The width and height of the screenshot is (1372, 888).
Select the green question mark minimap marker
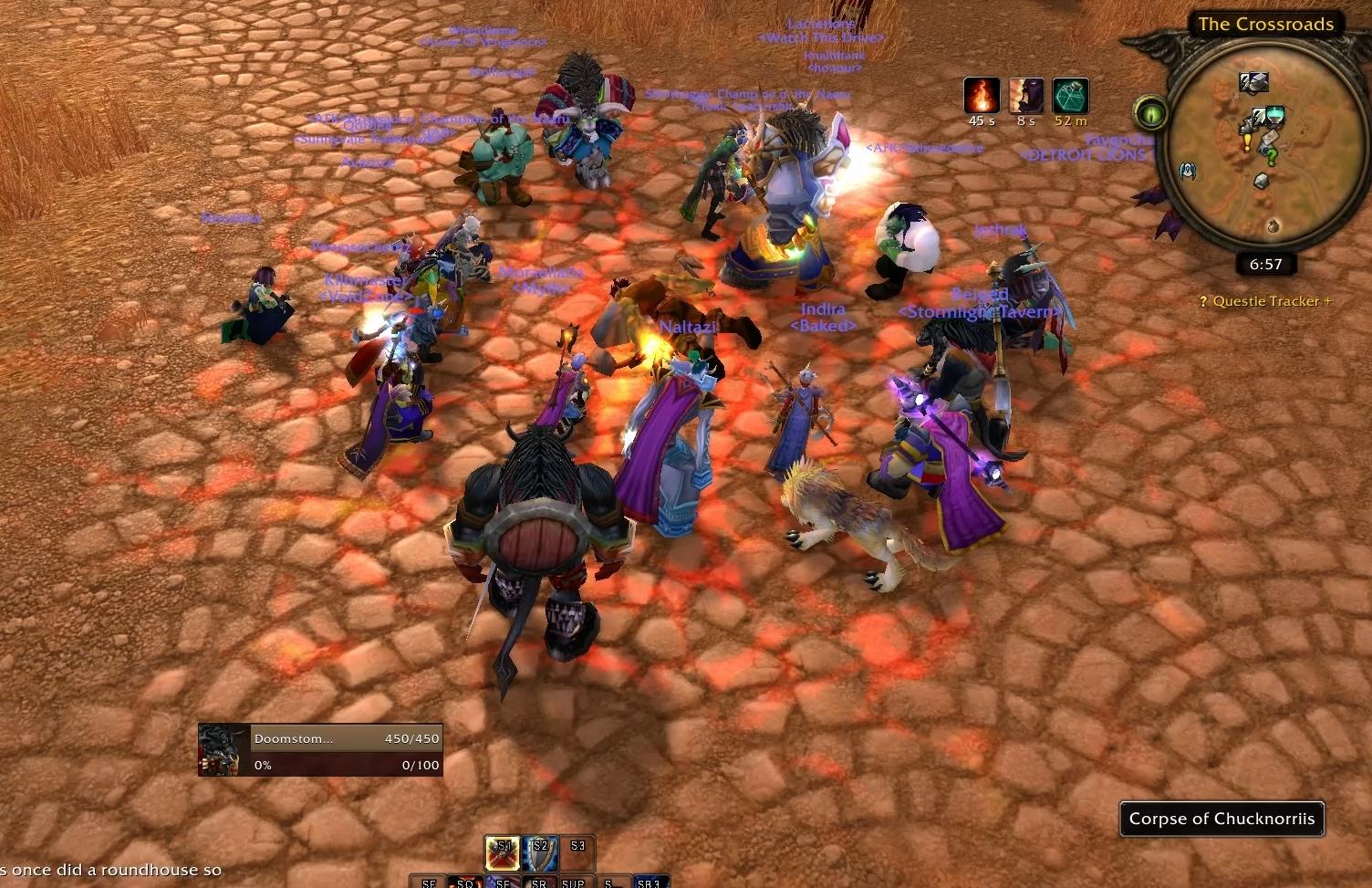[x=1272, y=157]
